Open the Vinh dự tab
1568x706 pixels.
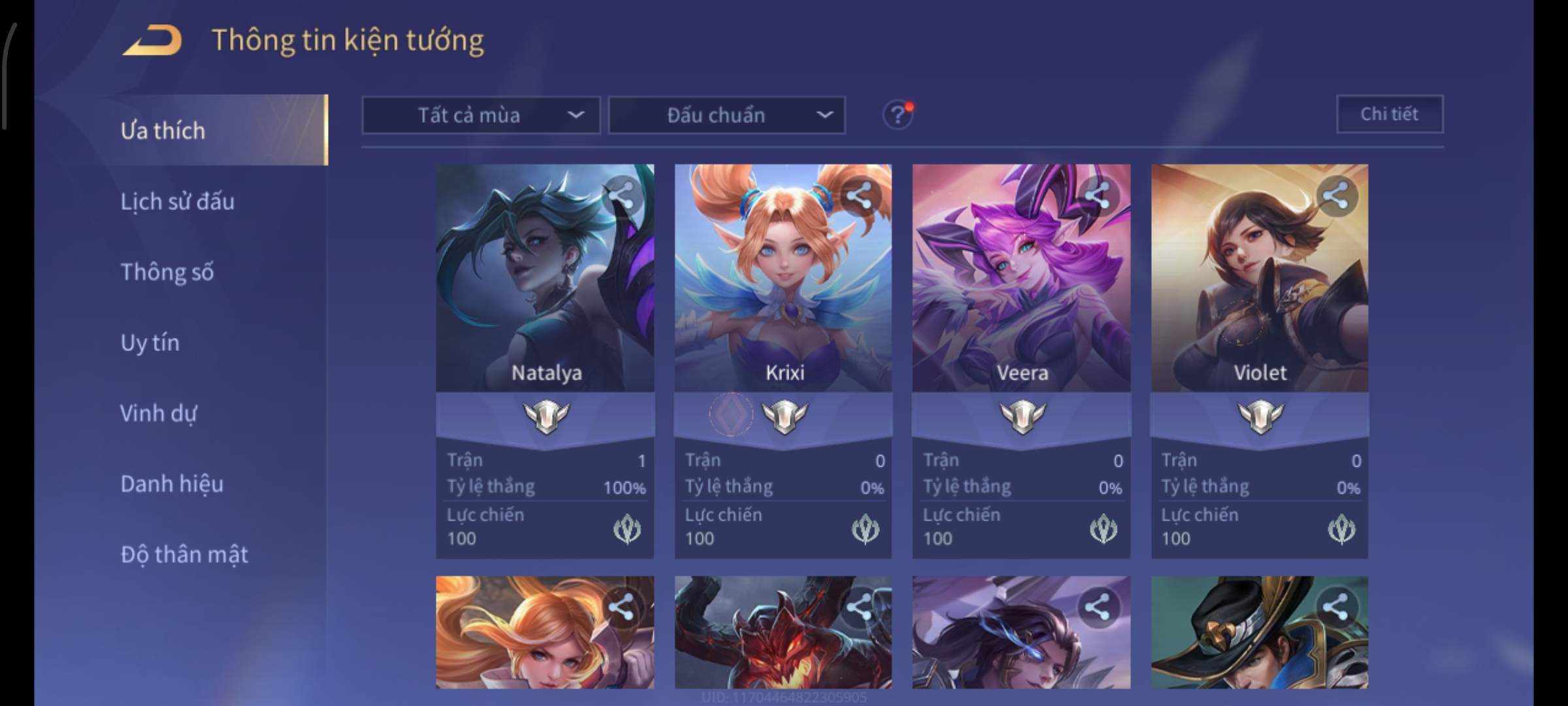click(x=158, y=413)
